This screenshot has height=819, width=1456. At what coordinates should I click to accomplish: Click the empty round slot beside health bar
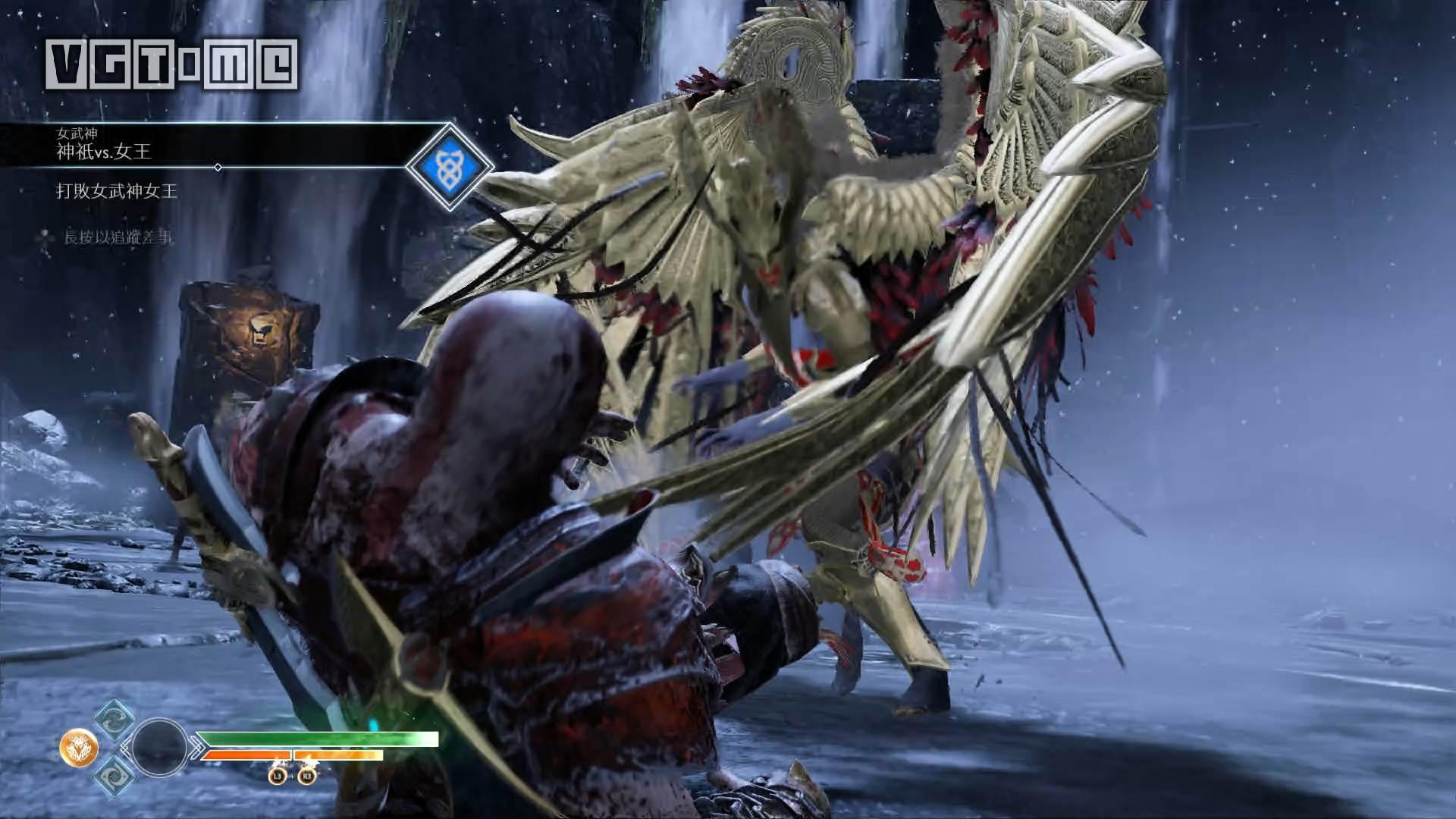point(159,748)
